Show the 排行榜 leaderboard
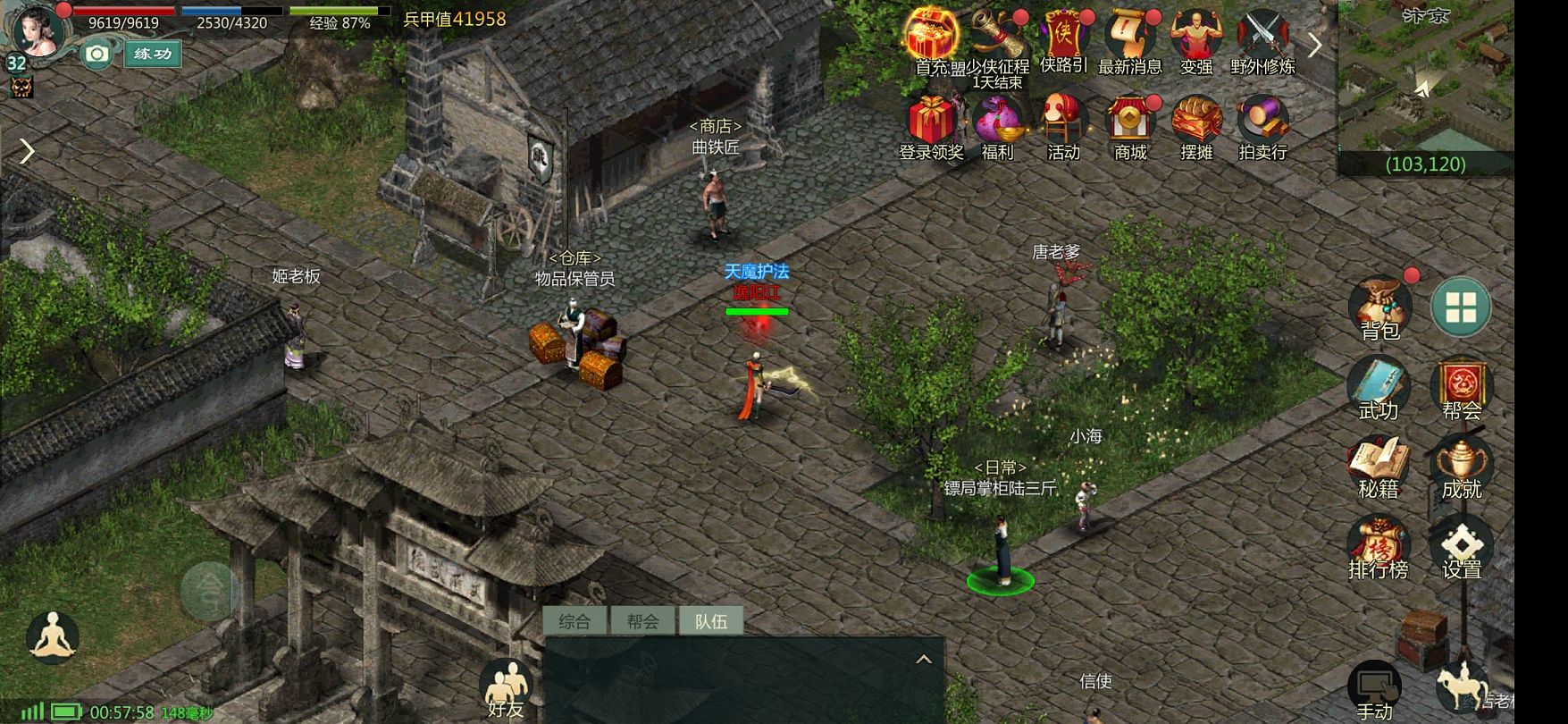 click(x=1378, y=545)
